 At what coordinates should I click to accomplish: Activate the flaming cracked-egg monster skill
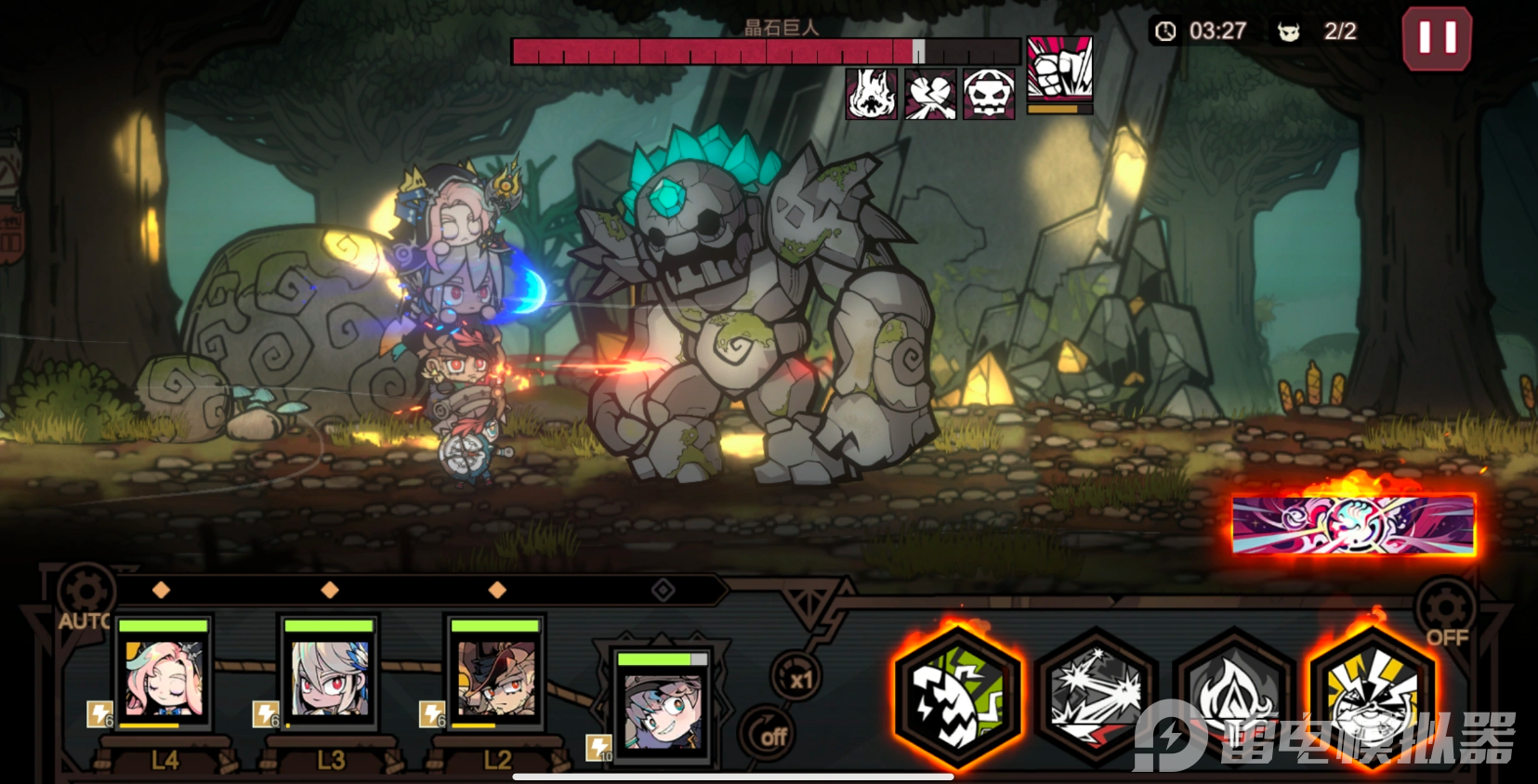[x=957, y=699]
